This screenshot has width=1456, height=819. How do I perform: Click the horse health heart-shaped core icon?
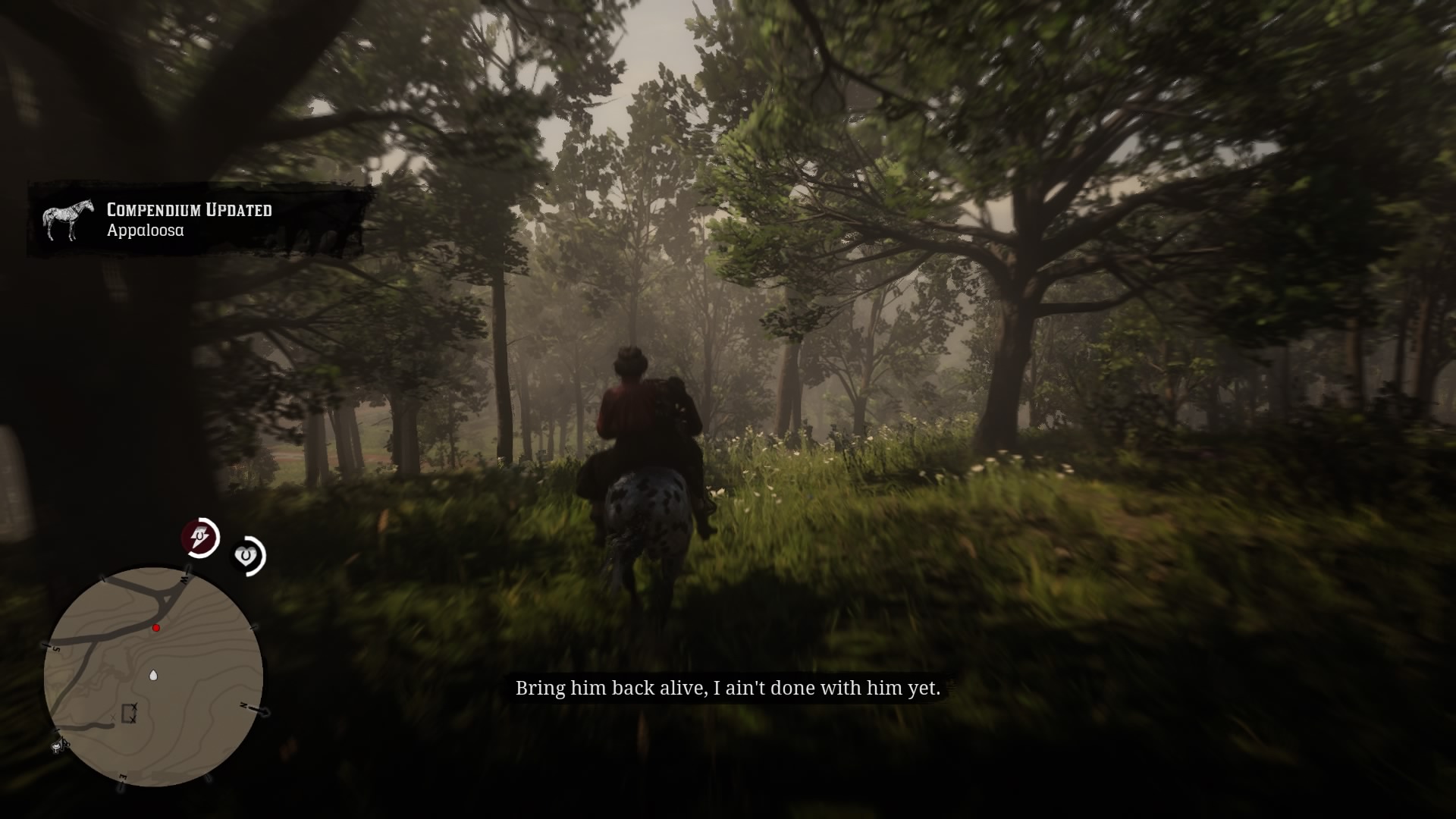click(247, 555)
